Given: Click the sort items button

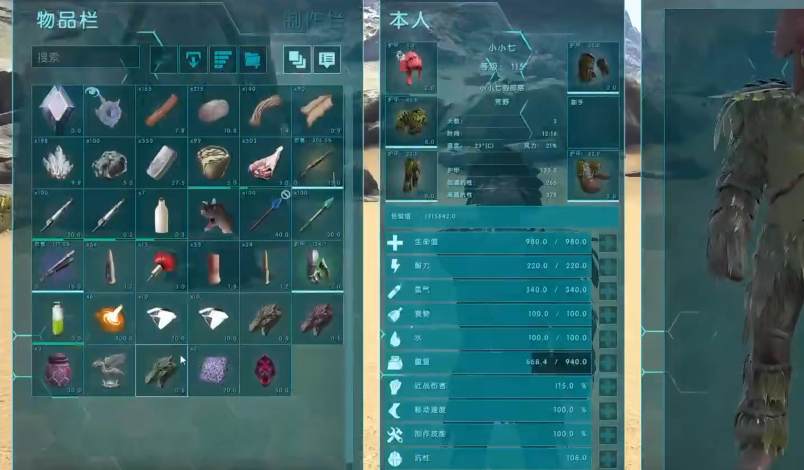Looking at the screenshot, I should 223,58.
